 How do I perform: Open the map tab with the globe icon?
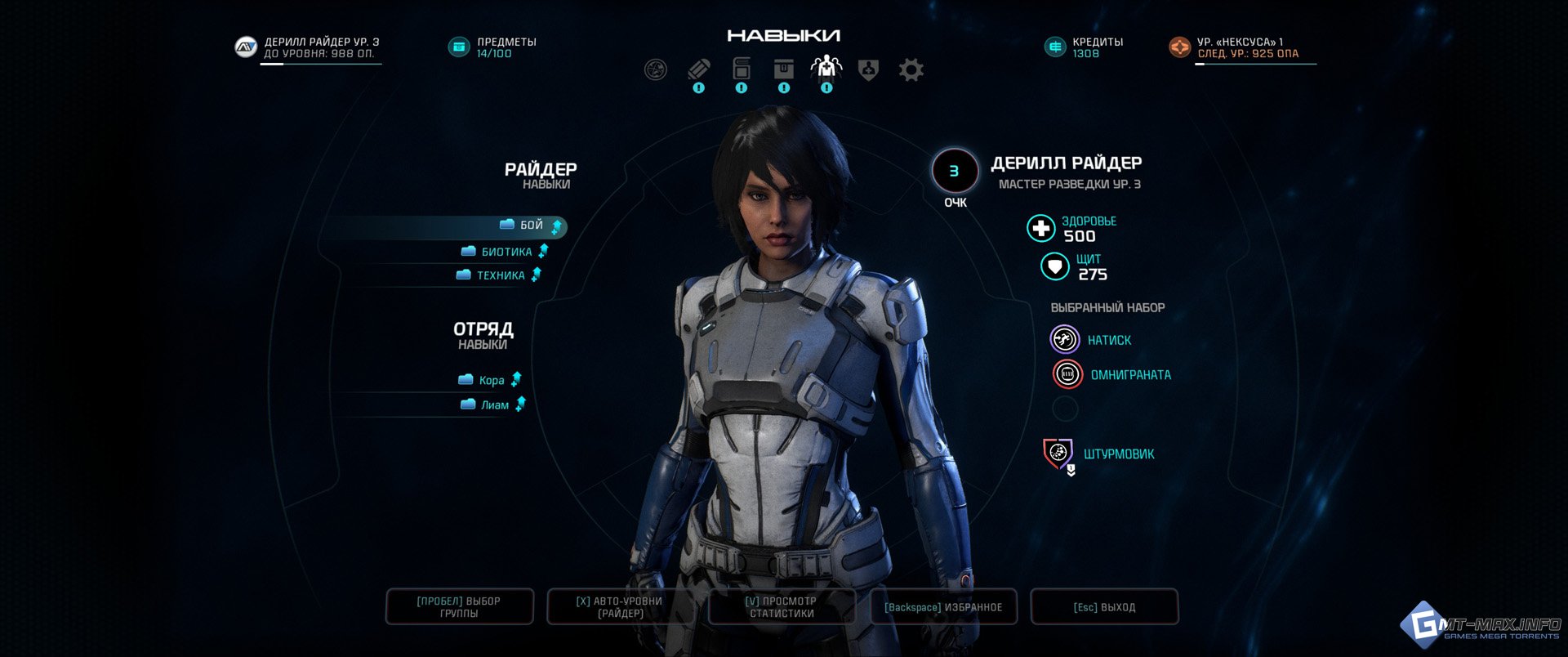tap(655, 70)
